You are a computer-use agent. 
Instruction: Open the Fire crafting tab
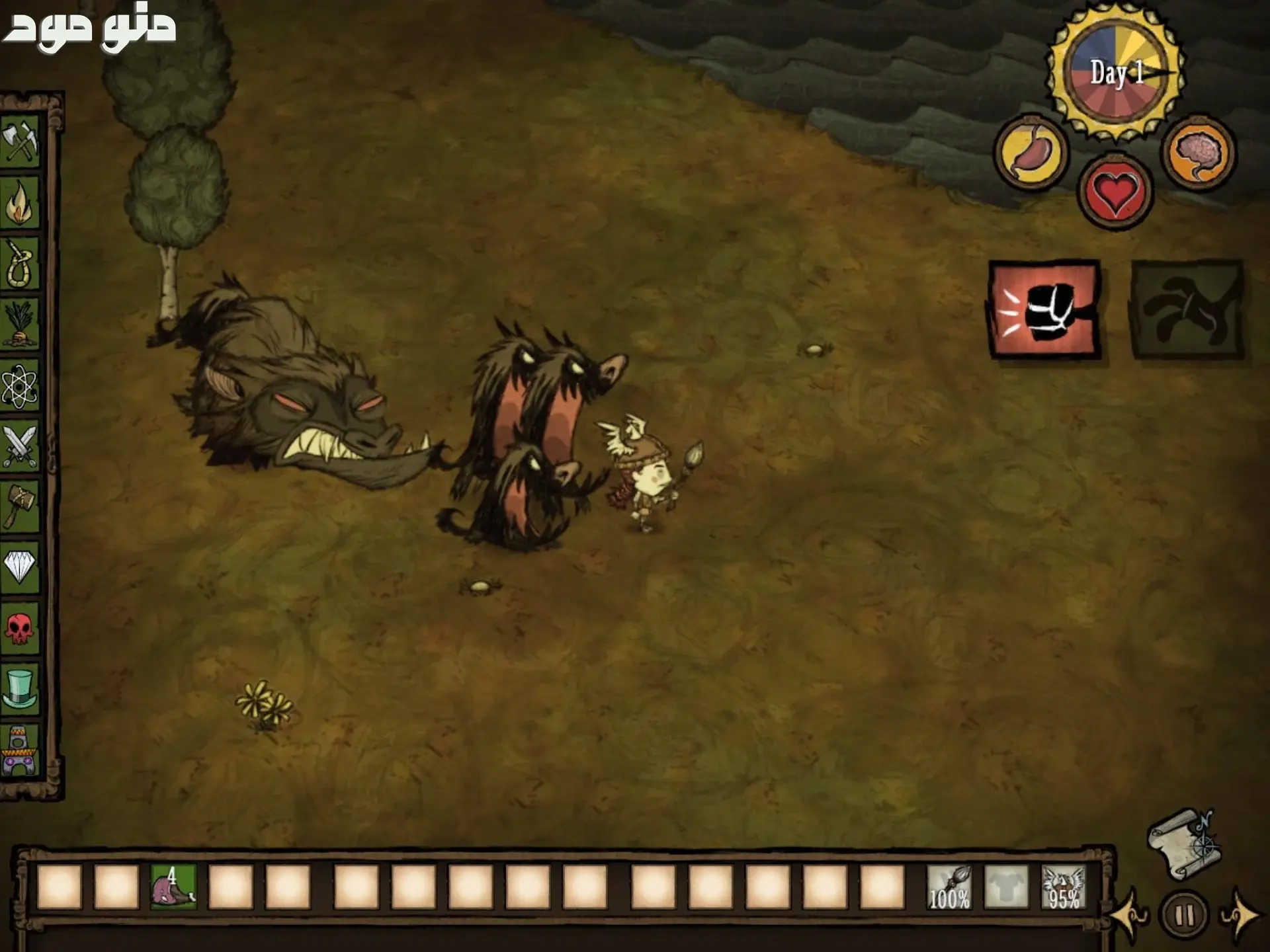point(21,202)
